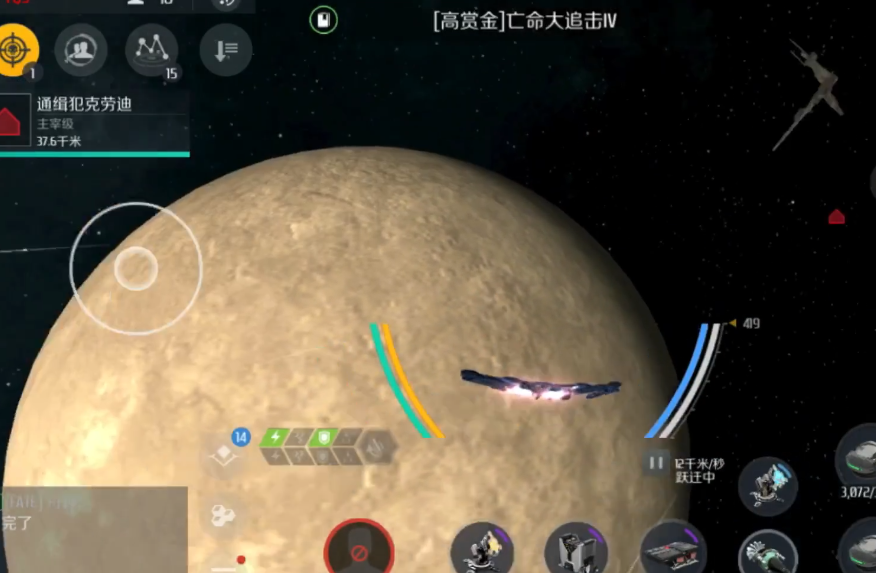Activate the grey box-shaped ship module
Screen dimensions: 876x573
pos(576,550)
